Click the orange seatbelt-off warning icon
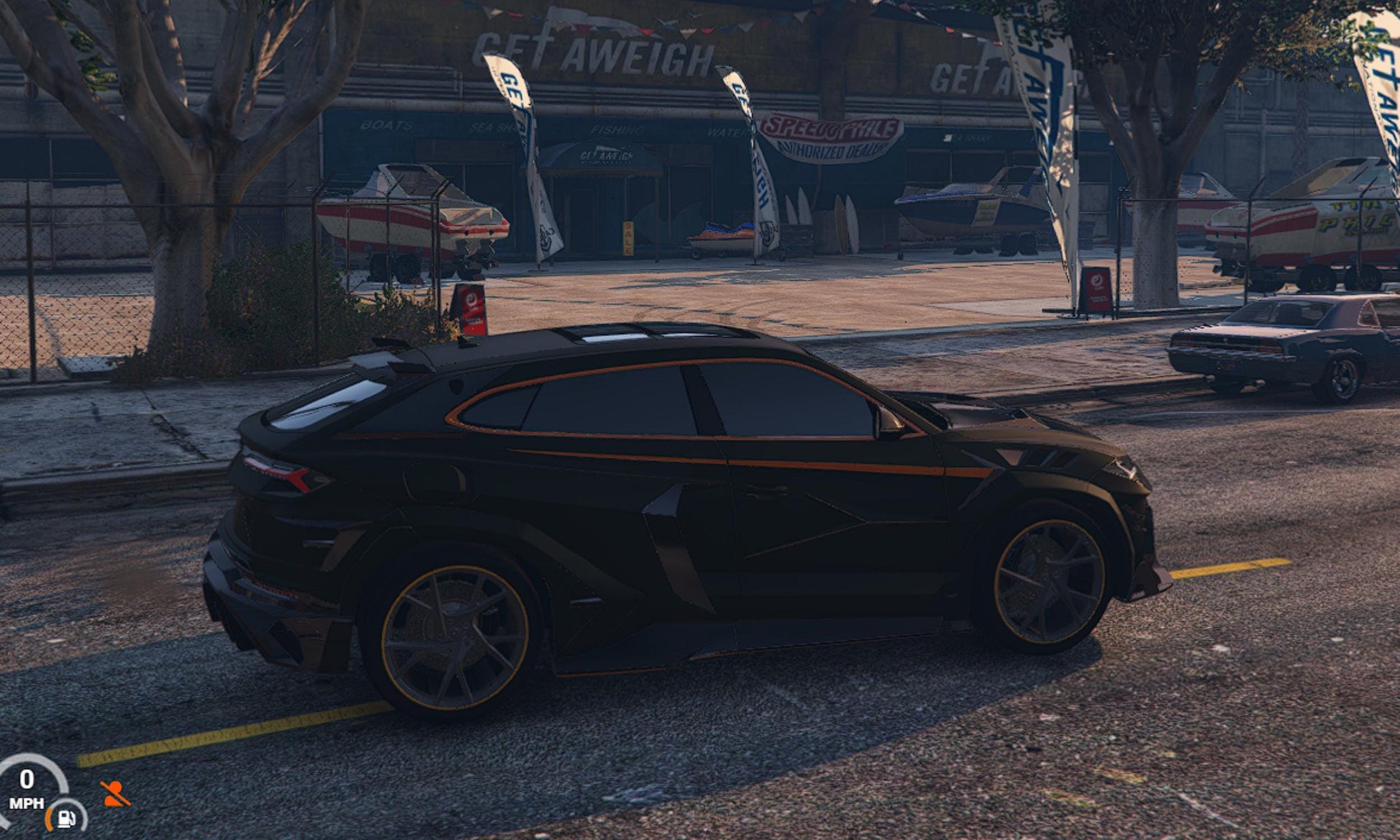The height and width of the screenshot is (840, 1400). [114, 794]
